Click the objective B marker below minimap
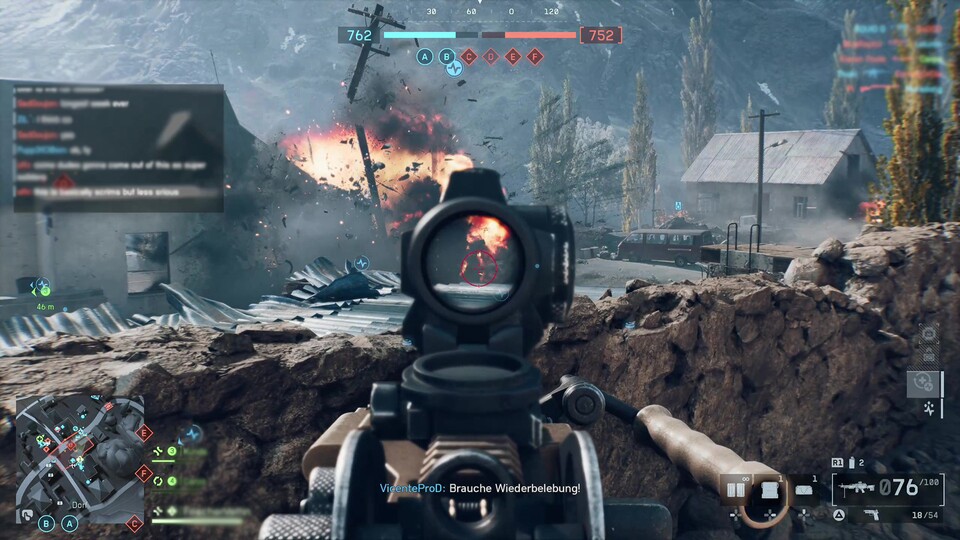 (46, 522)
